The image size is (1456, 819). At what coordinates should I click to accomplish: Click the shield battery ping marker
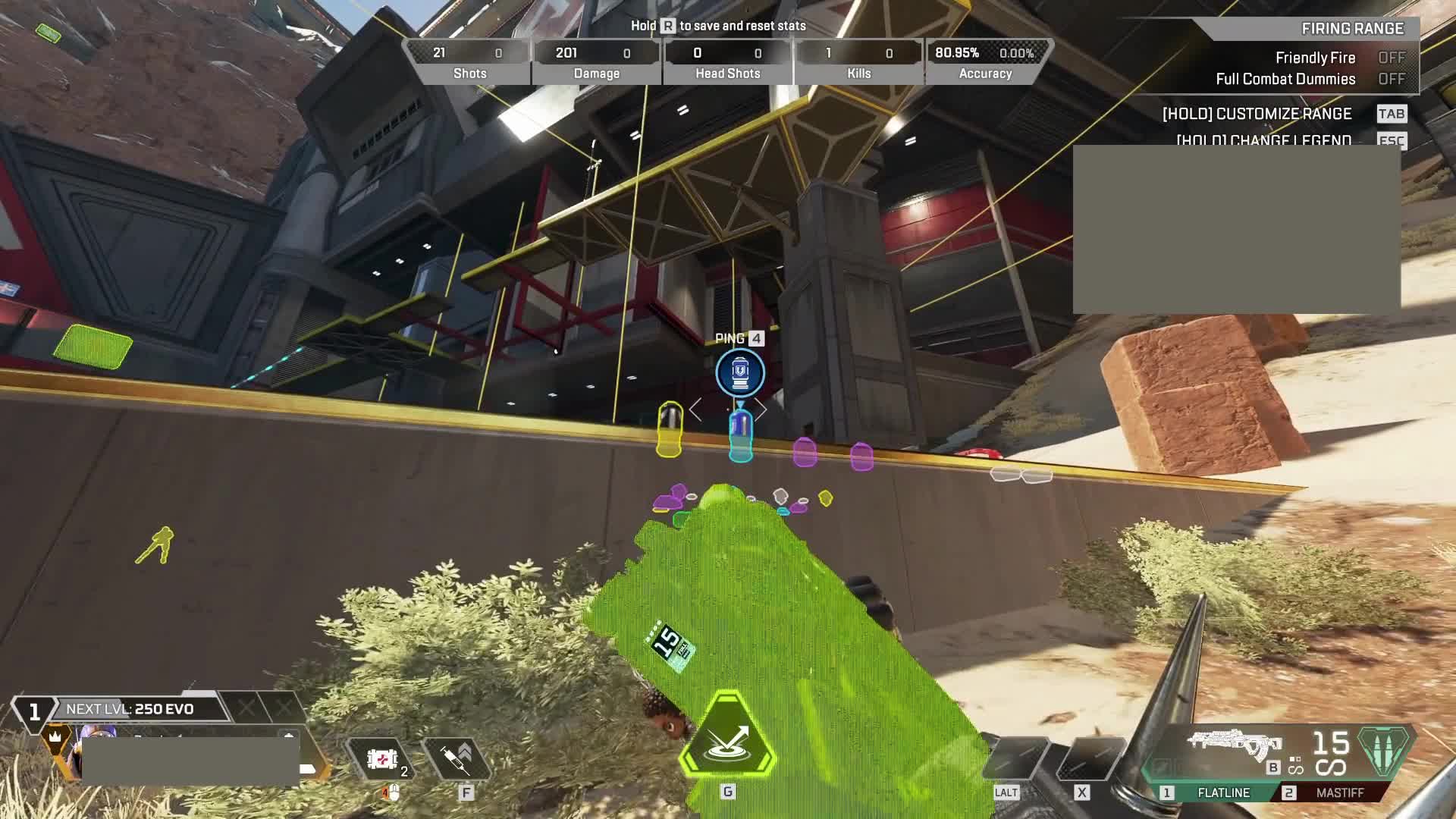tap(740, 372)
